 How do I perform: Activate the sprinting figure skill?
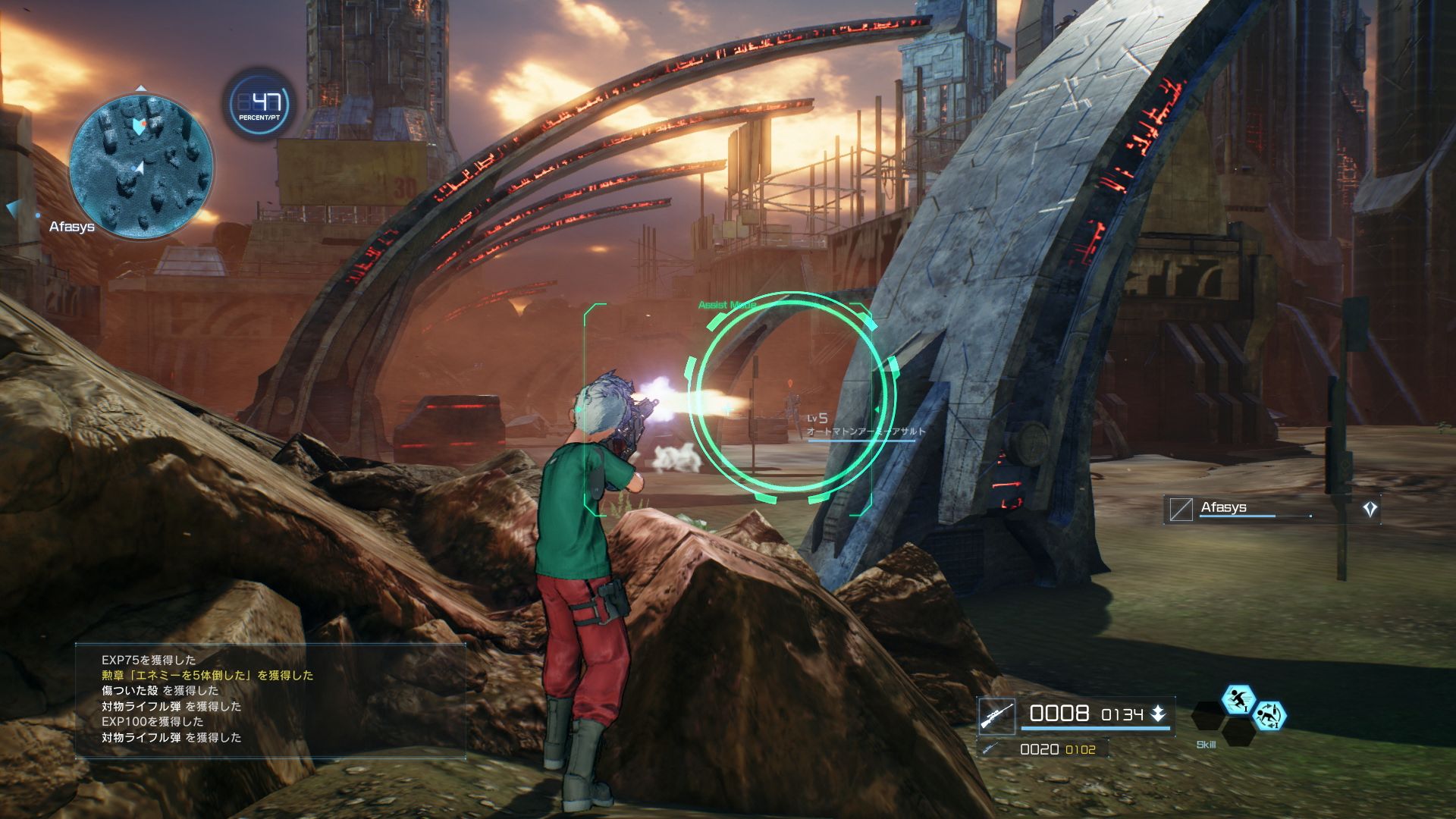click(x=1238, y=699)
